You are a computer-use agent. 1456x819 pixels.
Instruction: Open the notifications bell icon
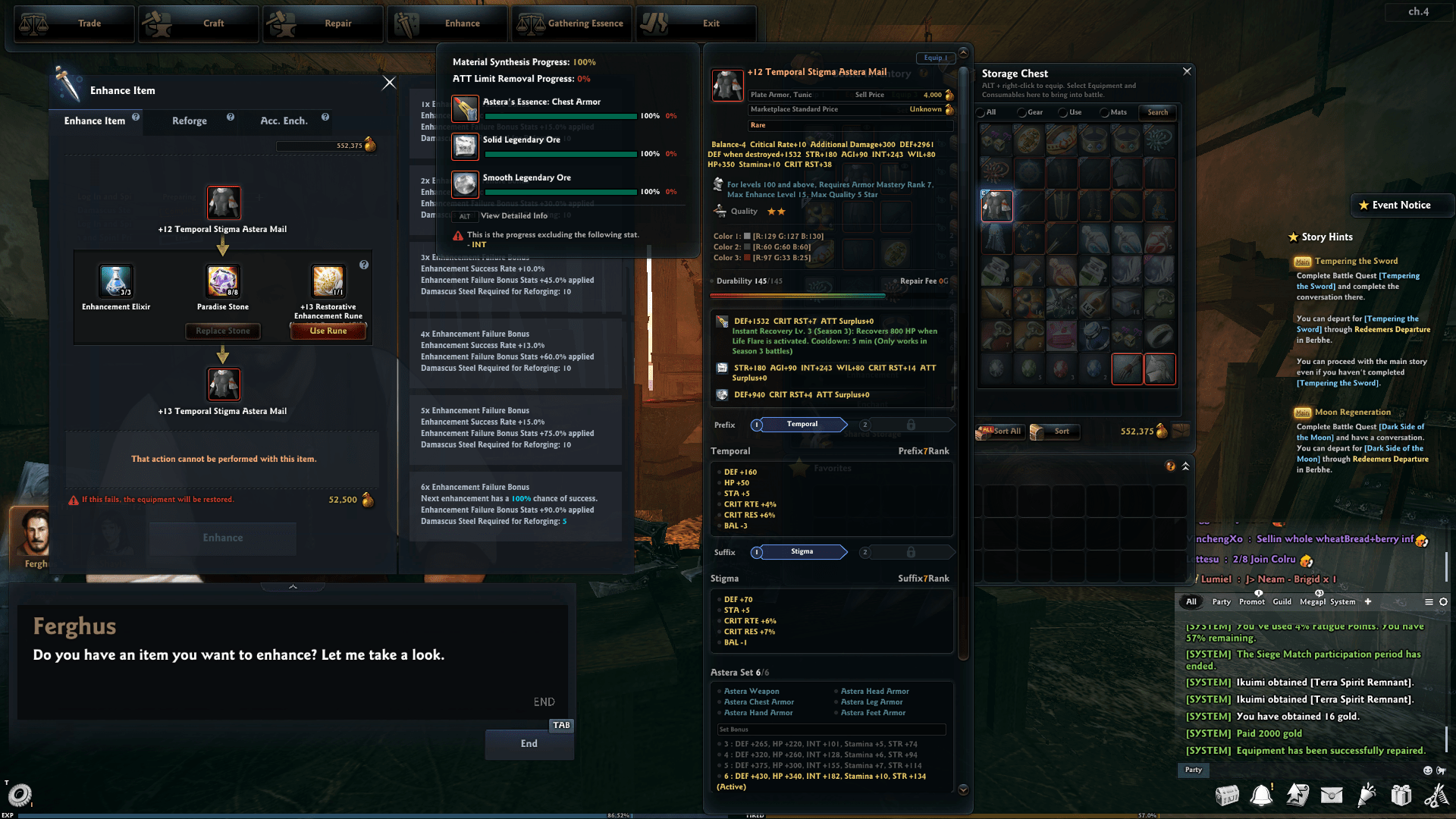coord(1263,795)
